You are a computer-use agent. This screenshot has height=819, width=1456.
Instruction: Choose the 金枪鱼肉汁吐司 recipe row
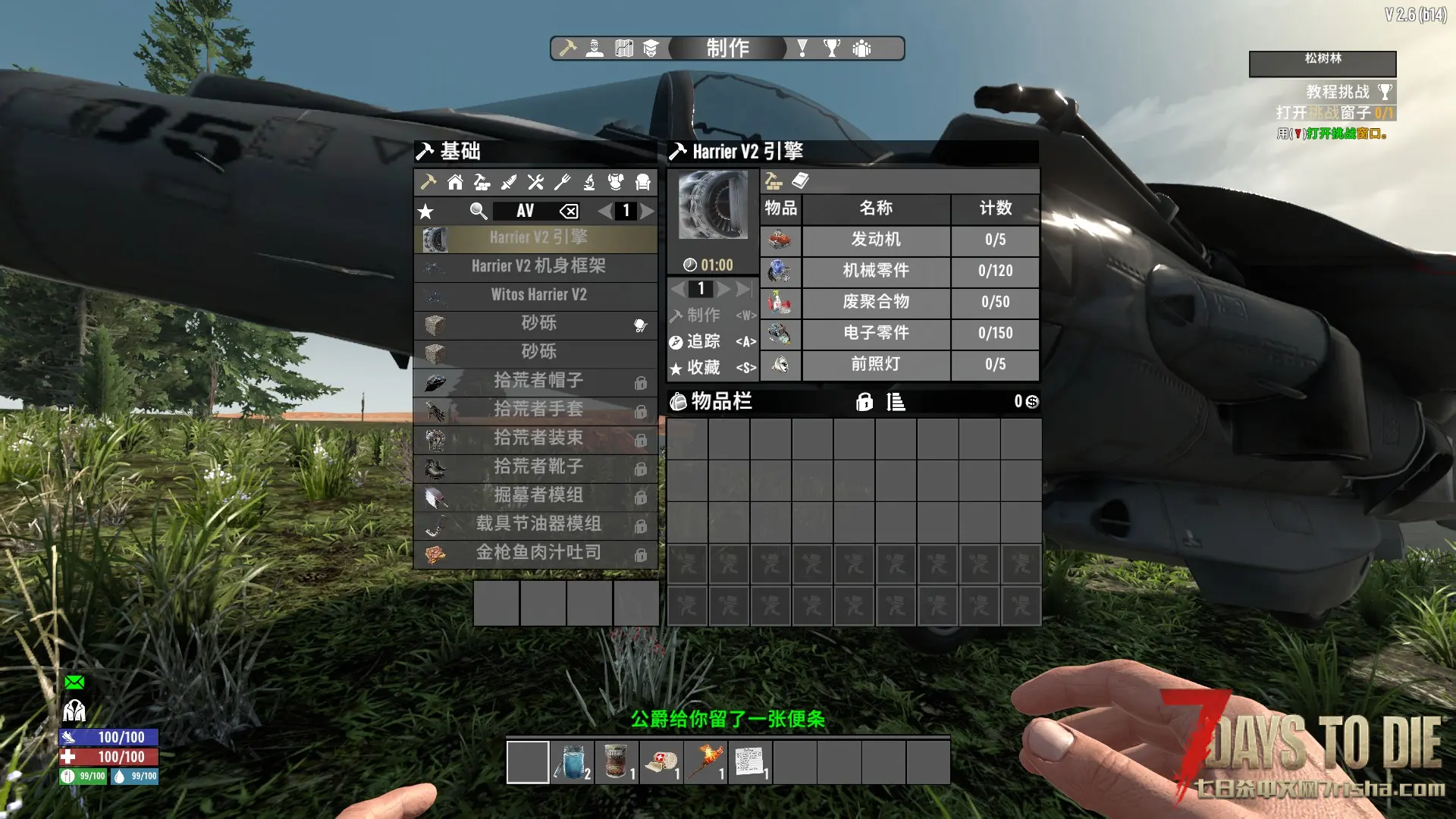point(537,553)
